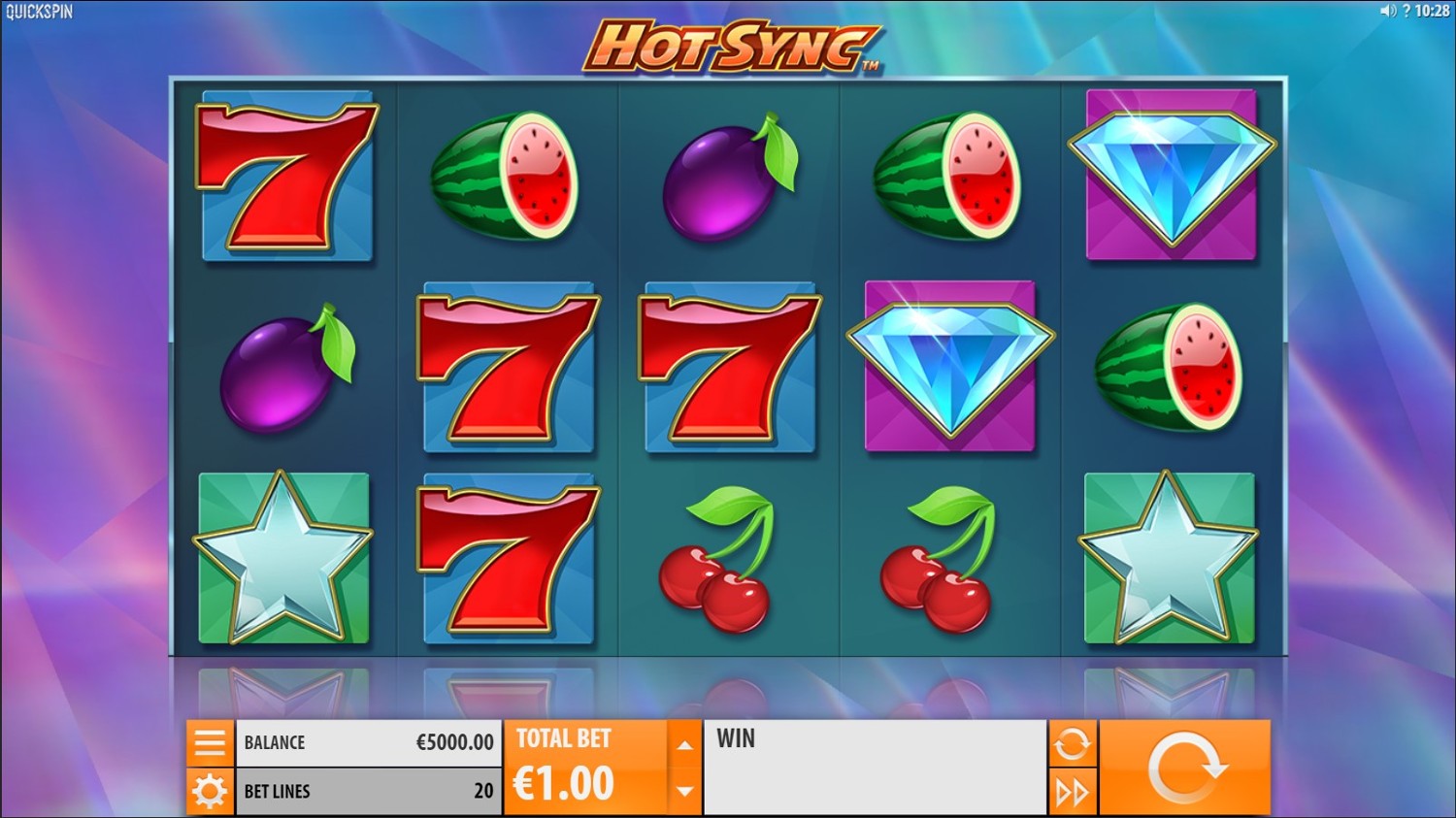Spin the reels with the large arrow button
Viewport: 1456px width, 818px height.
click(x=1184, y=768)
